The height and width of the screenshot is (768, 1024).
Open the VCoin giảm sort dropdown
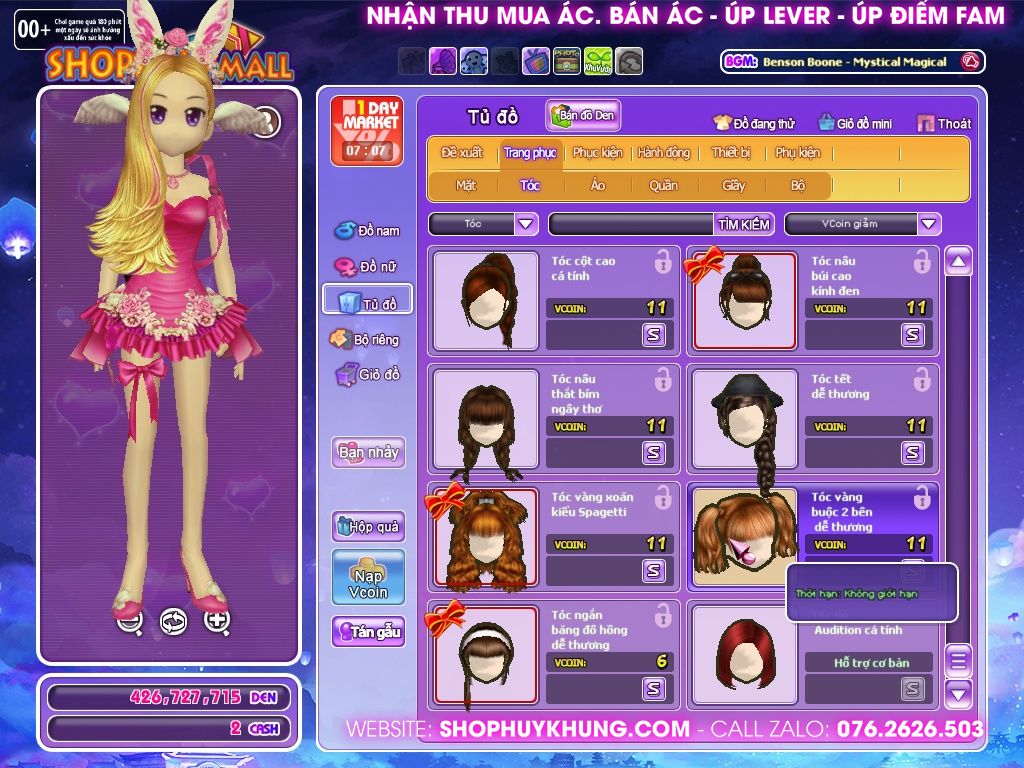coord(862,224)
